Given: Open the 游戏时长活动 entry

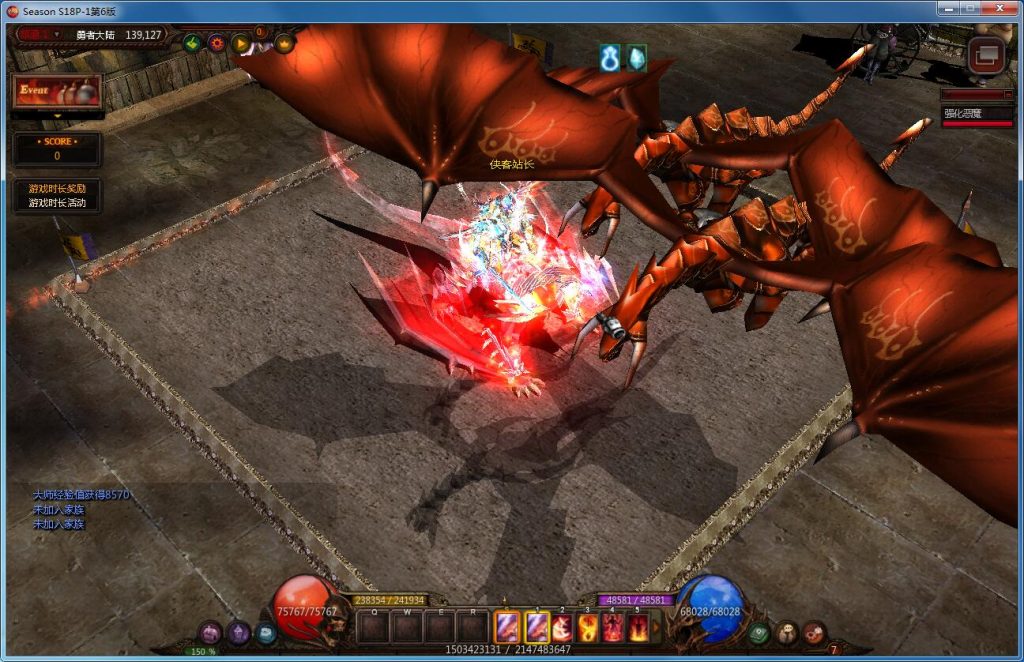Looking at the screenshot, I should tap(57, 203).
